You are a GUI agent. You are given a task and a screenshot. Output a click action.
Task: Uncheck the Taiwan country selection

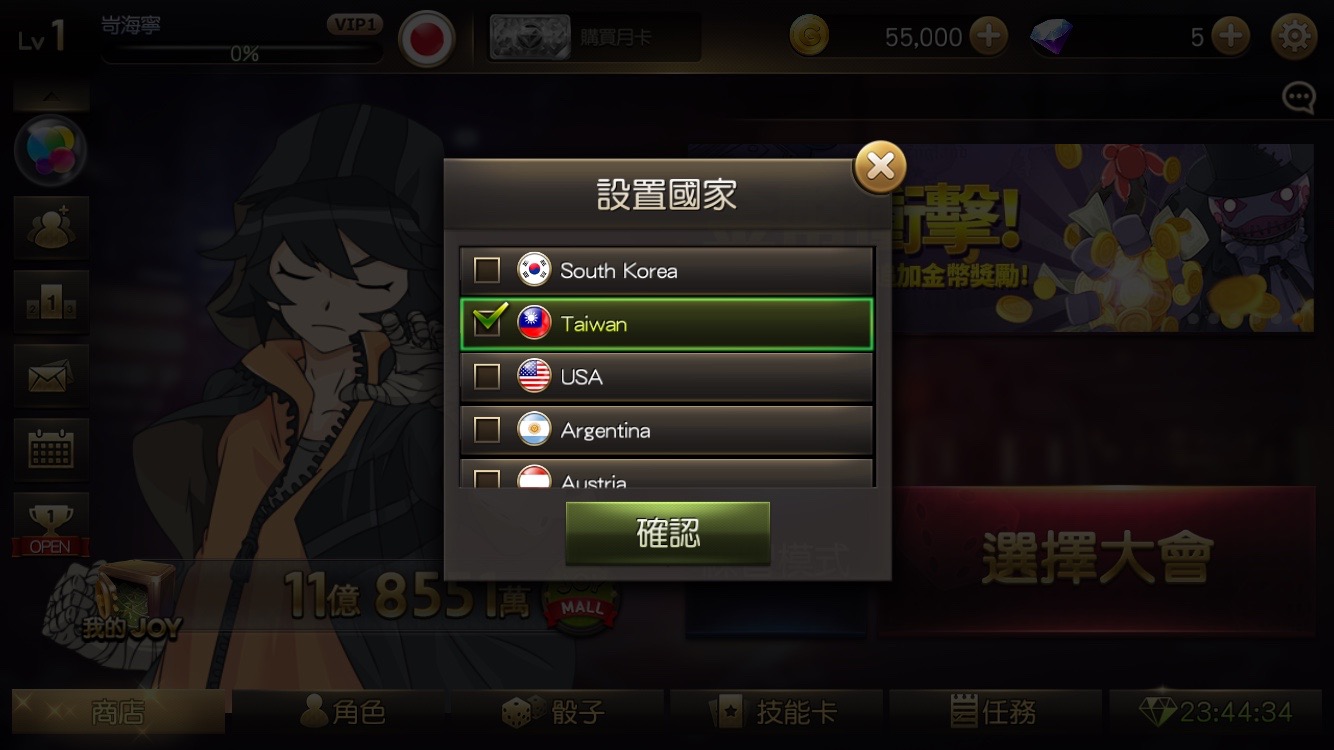tap(486, 323)
